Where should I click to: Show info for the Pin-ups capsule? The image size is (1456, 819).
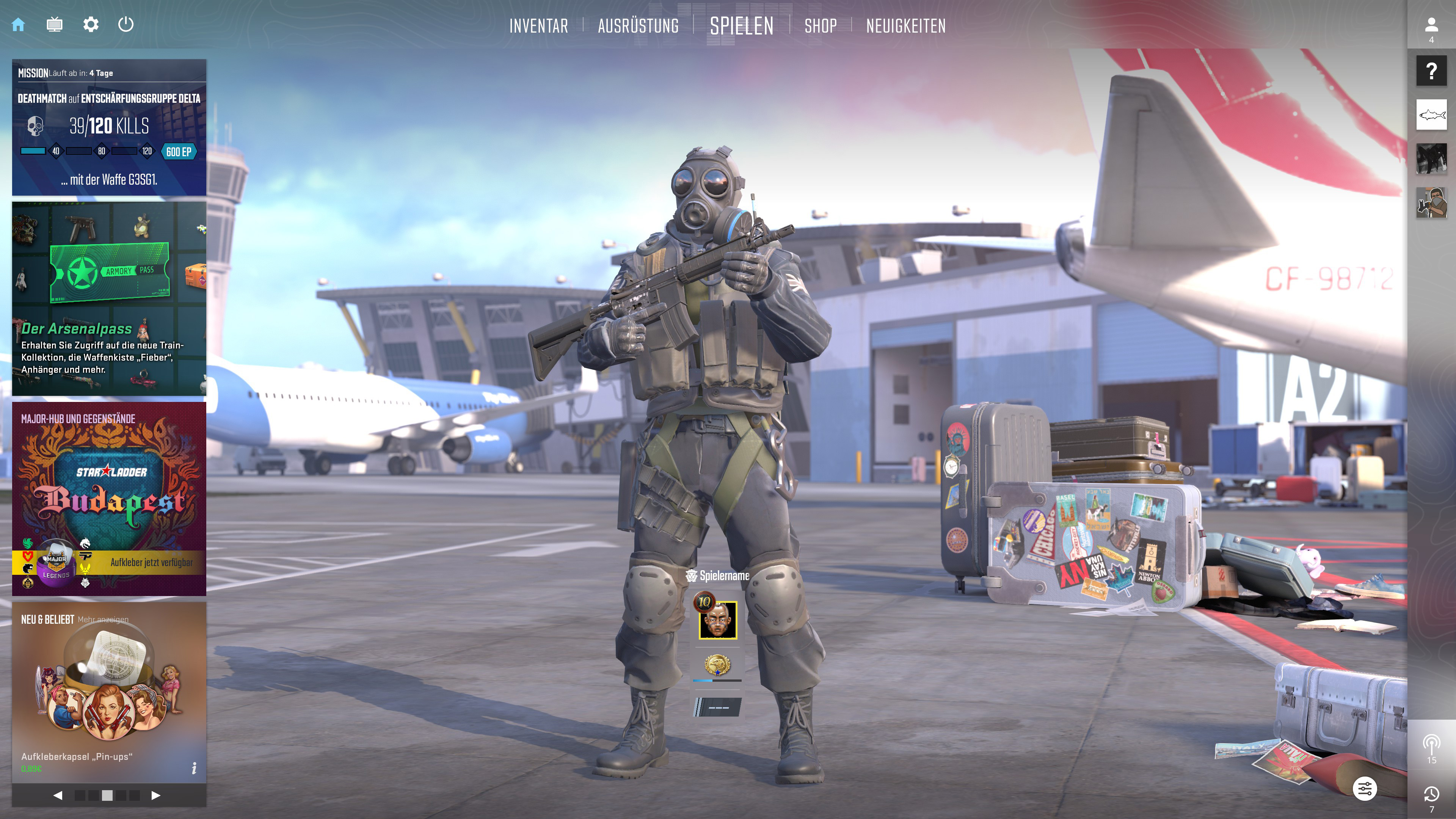pyautogui.click(x=194, y=767)
